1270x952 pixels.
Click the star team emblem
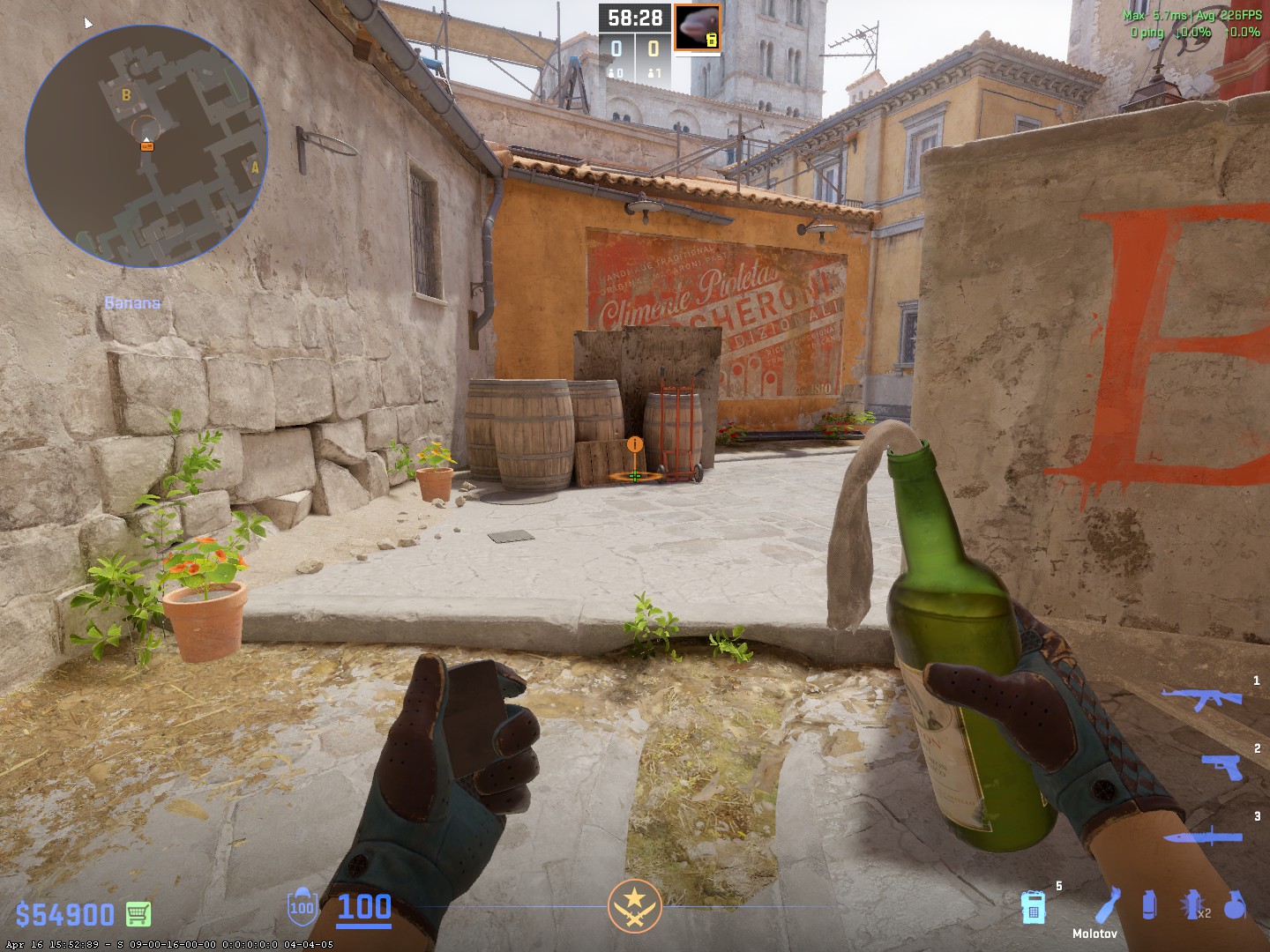(635, 906)
